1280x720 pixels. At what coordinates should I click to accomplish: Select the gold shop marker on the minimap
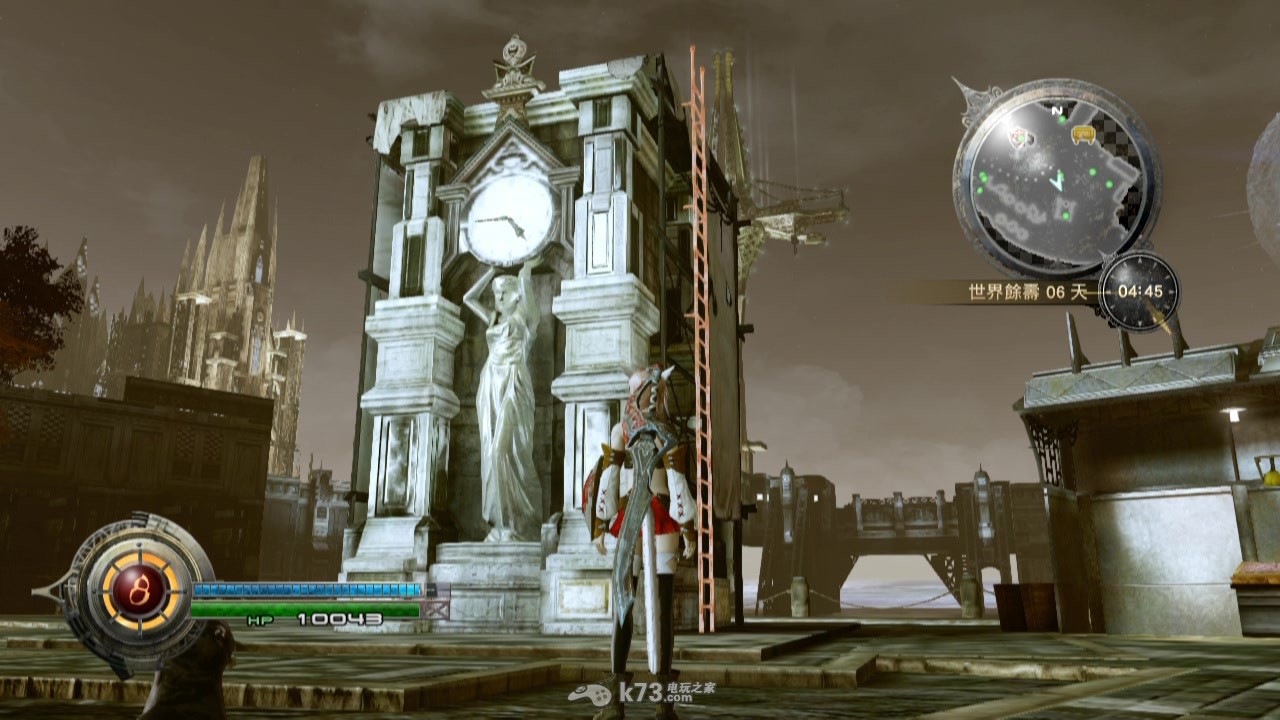point(1082,133)
